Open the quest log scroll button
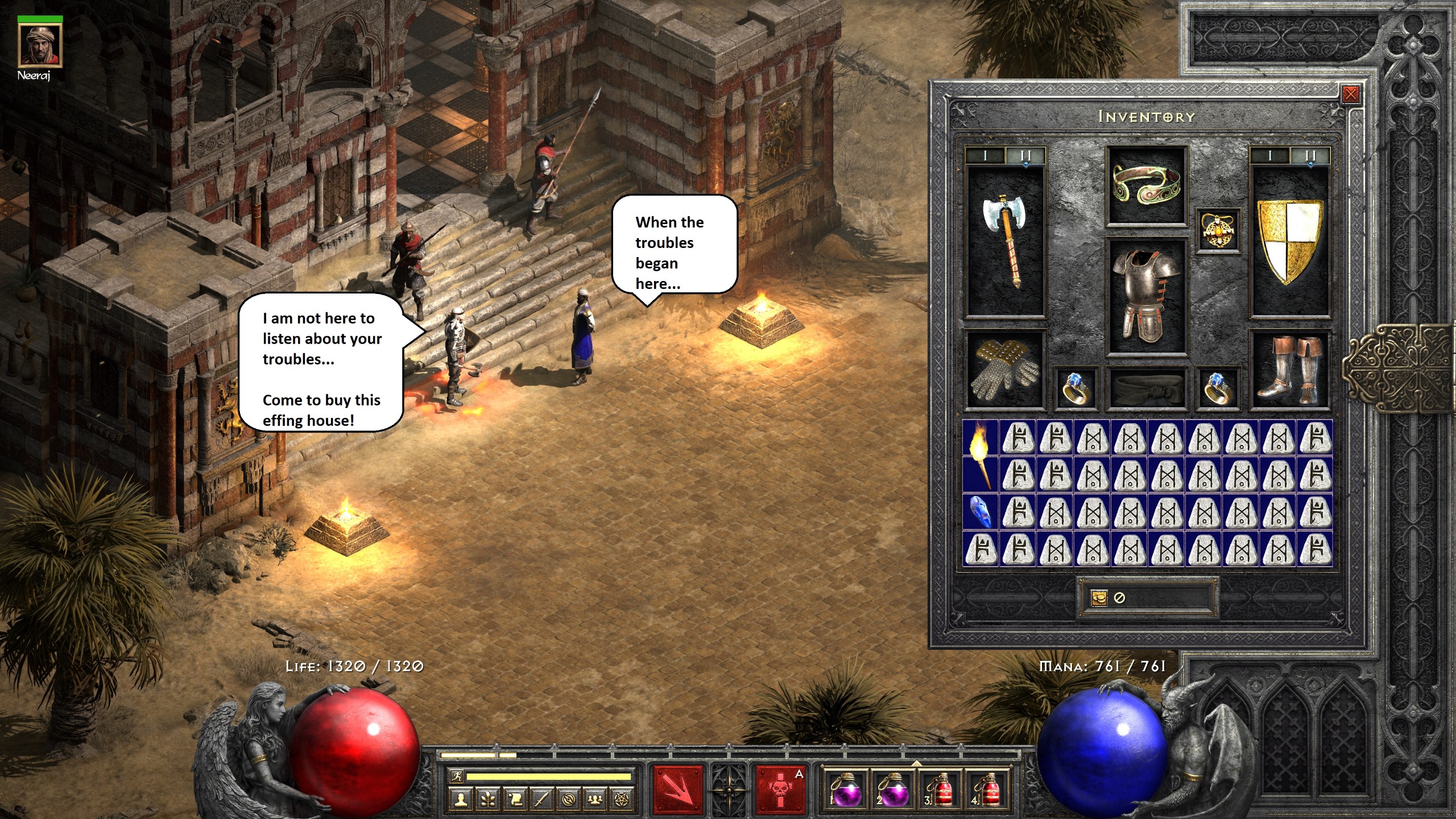1456x819 pixels. coord(515,800)
